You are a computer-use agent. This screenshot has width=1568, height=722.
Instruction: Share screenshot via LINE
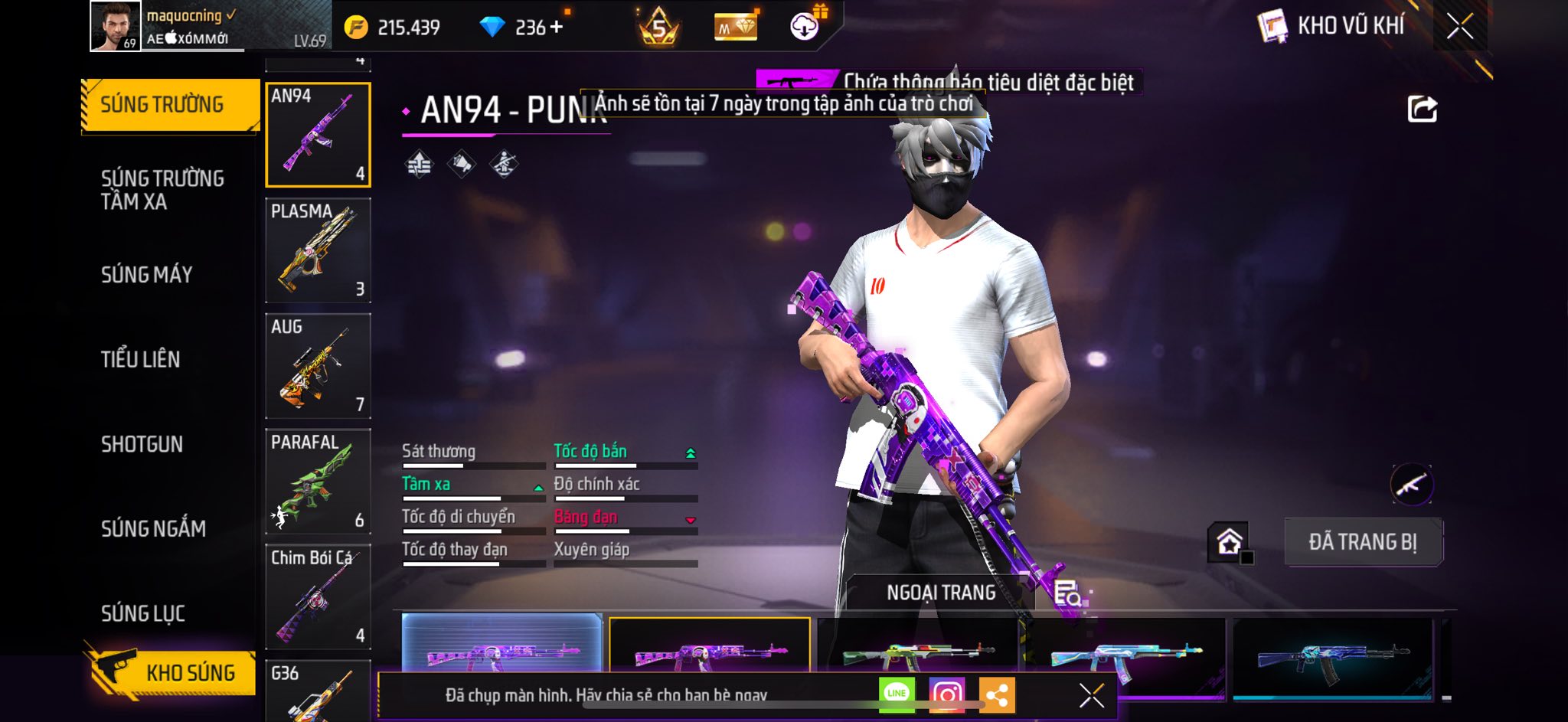897,694
